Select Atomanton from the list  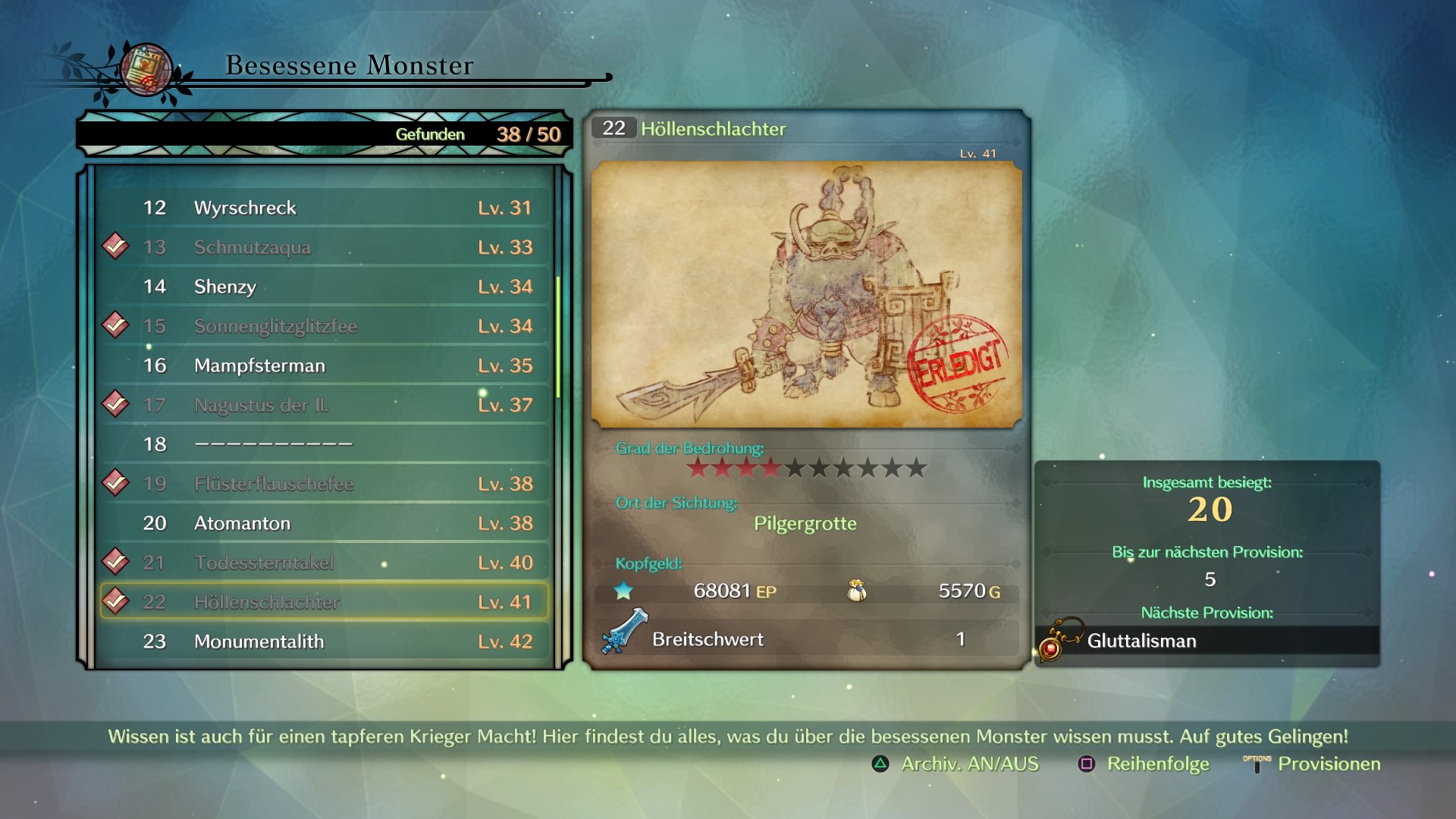pos(325,523)
